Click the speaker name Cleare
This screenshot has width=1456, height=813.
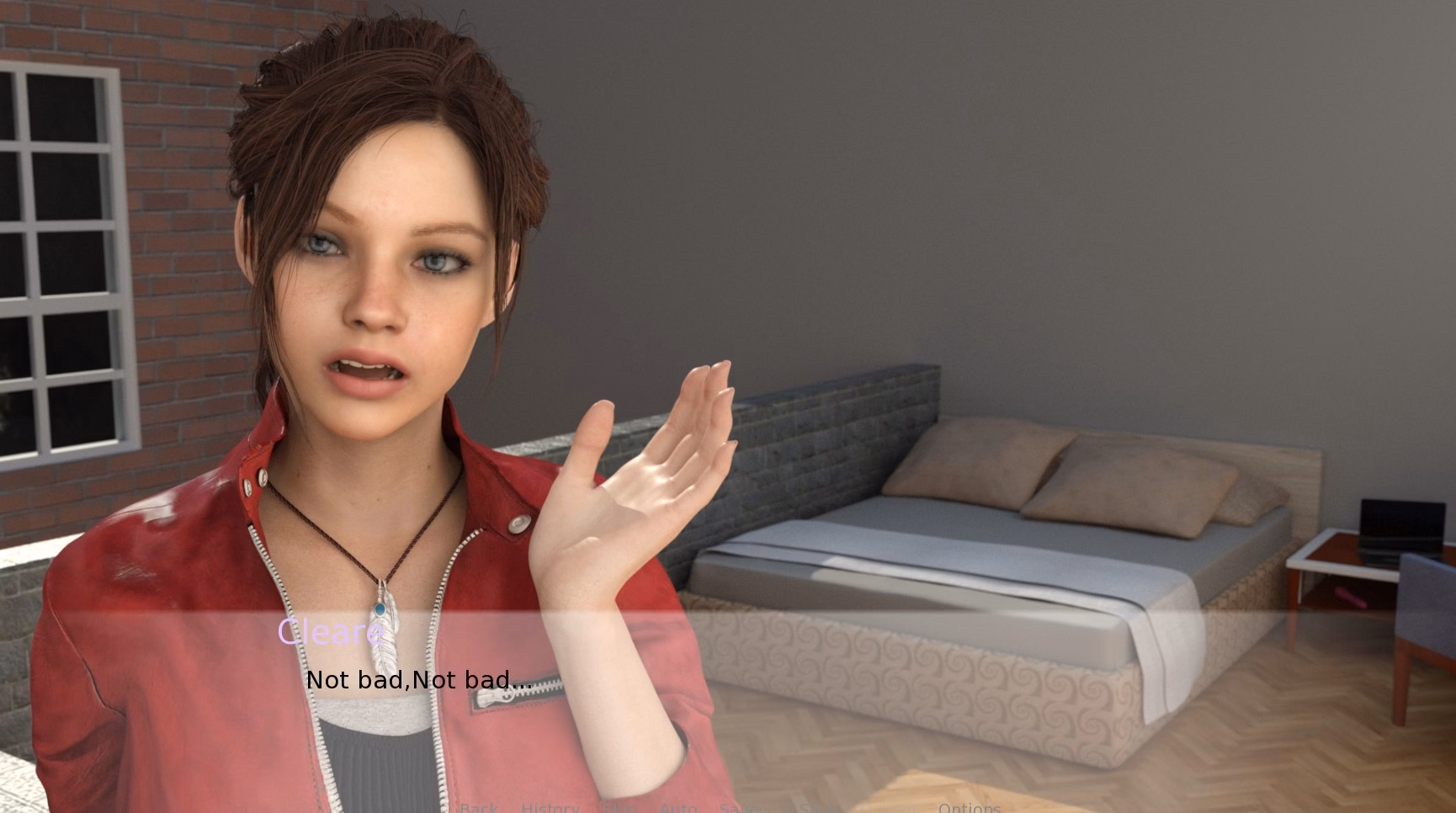(329, 631)
